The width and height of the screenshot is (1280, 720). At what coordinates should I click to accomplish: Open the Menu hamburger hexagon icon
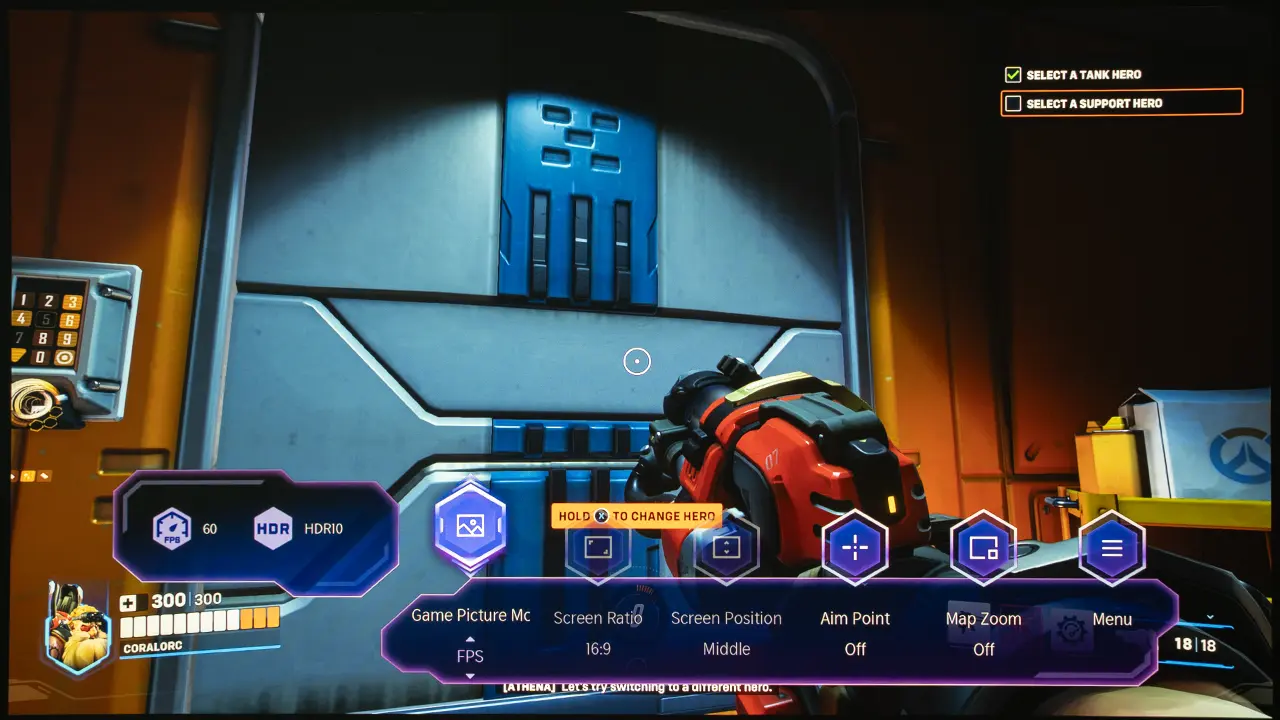[x=1111, y=548]
